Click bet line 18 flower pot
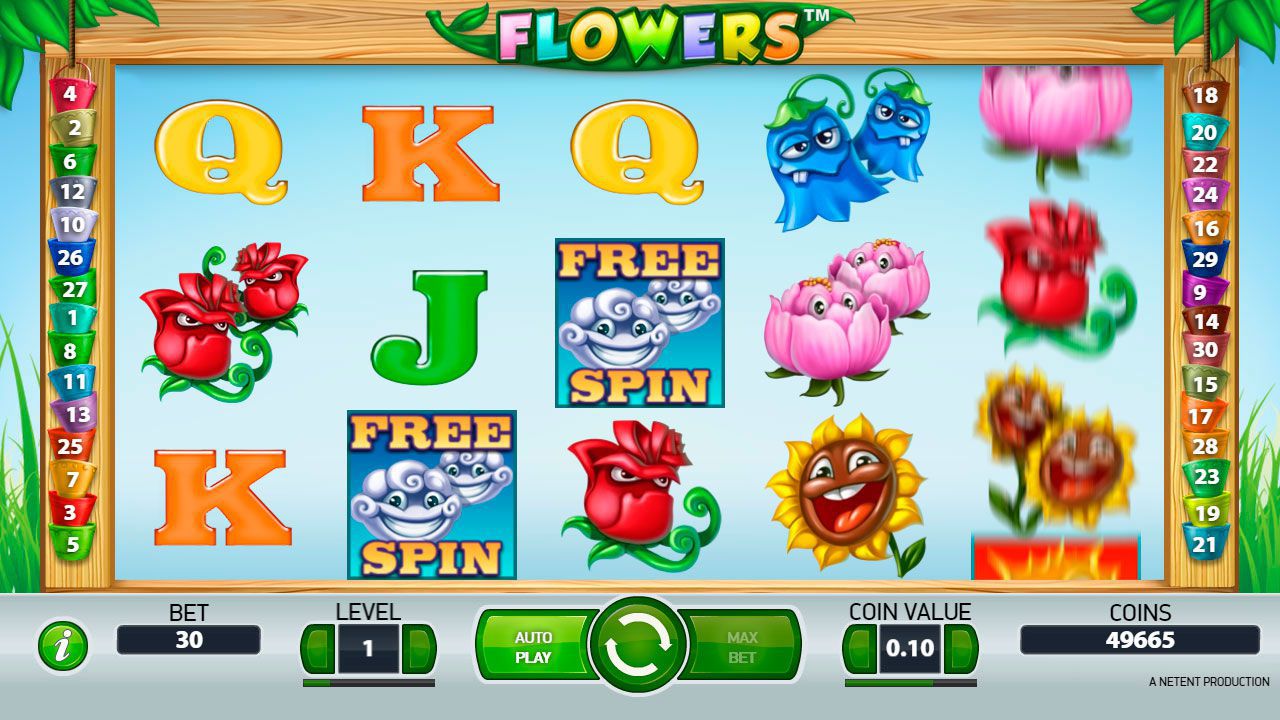Screen dimensions: 1280x720 click(x=1206, y=96)
